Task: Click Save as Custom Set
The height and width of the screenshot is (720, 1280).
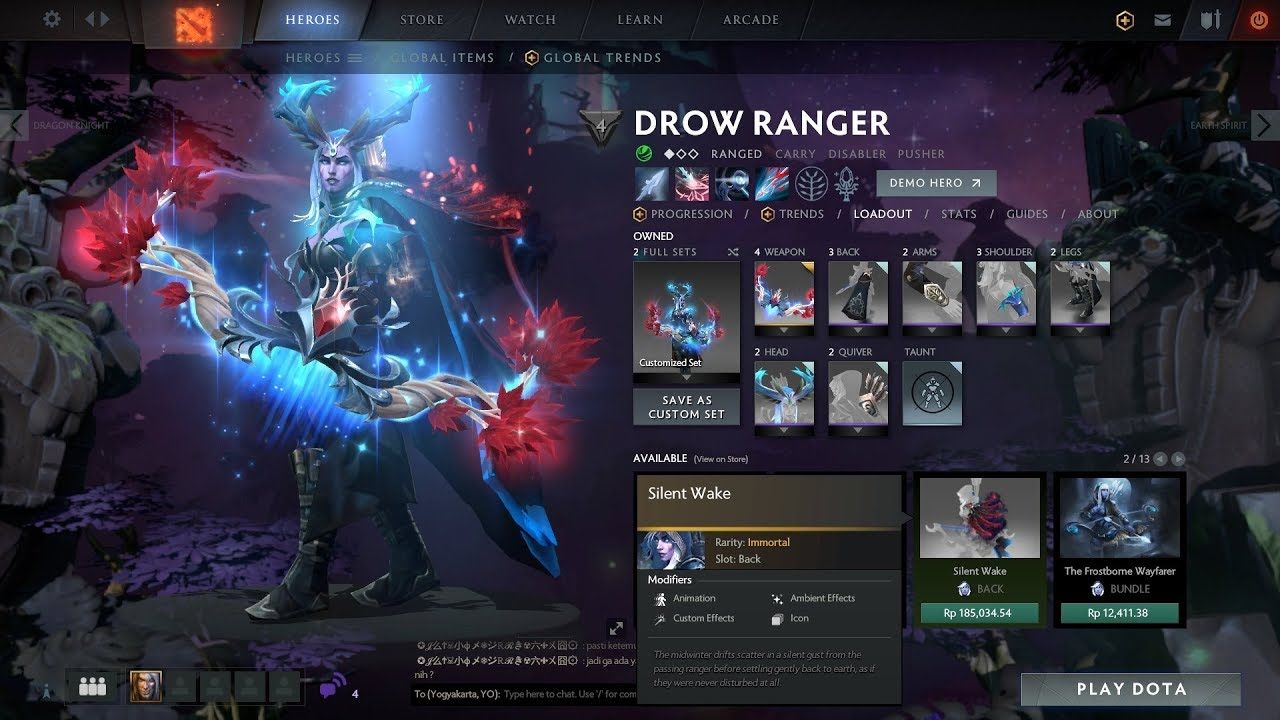Action: 686,407
